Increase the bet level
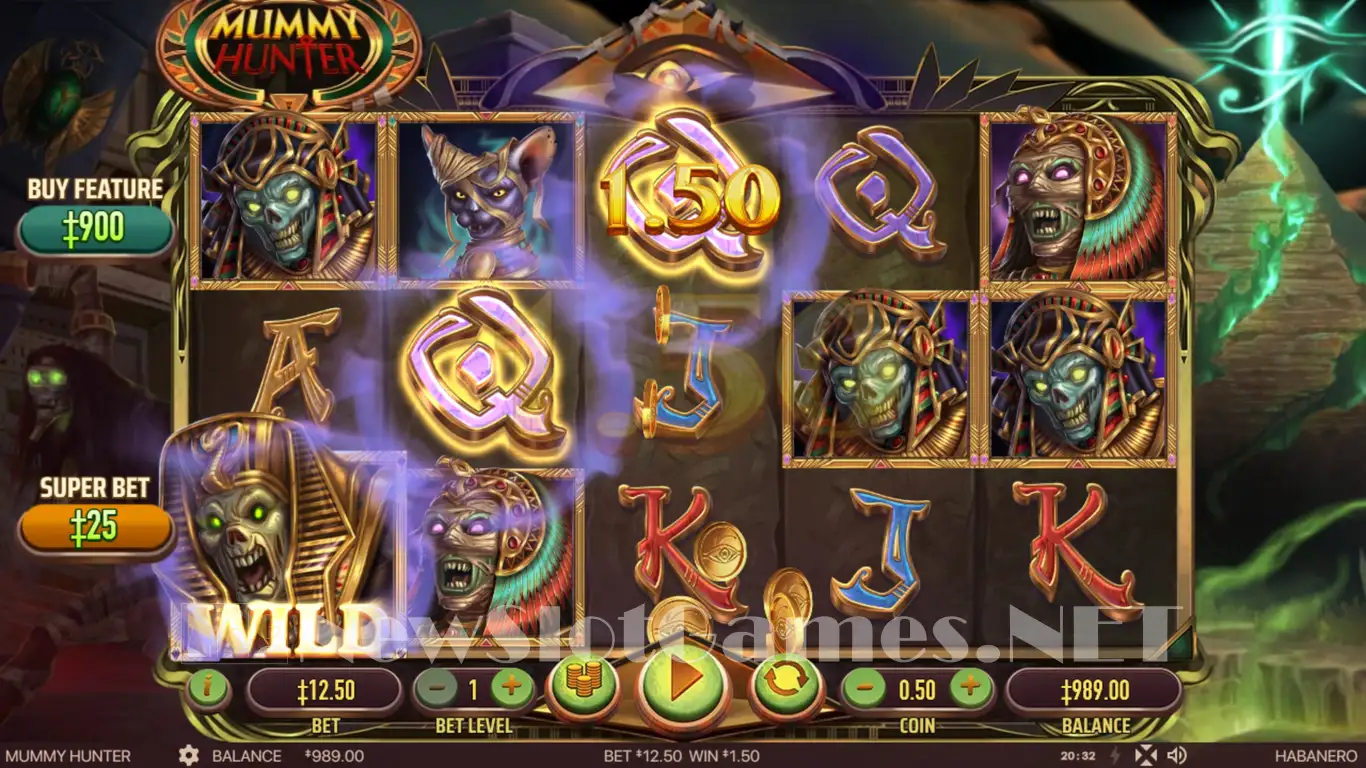 pyautogui.click(x=512, y=688)
